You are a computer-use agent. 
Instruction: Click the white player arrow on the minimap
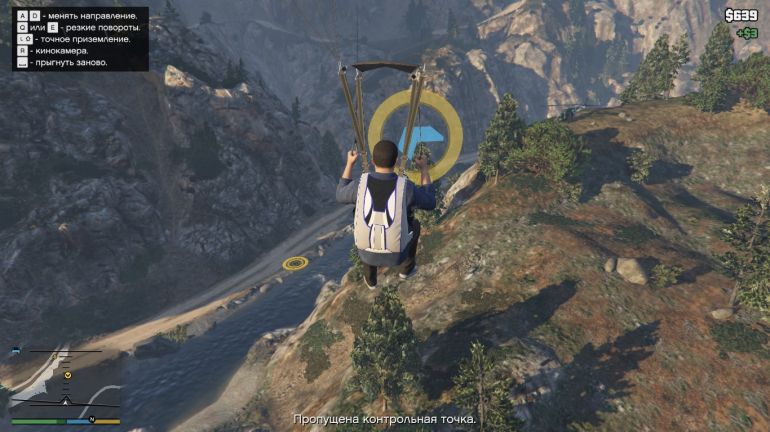coord(66,400)
